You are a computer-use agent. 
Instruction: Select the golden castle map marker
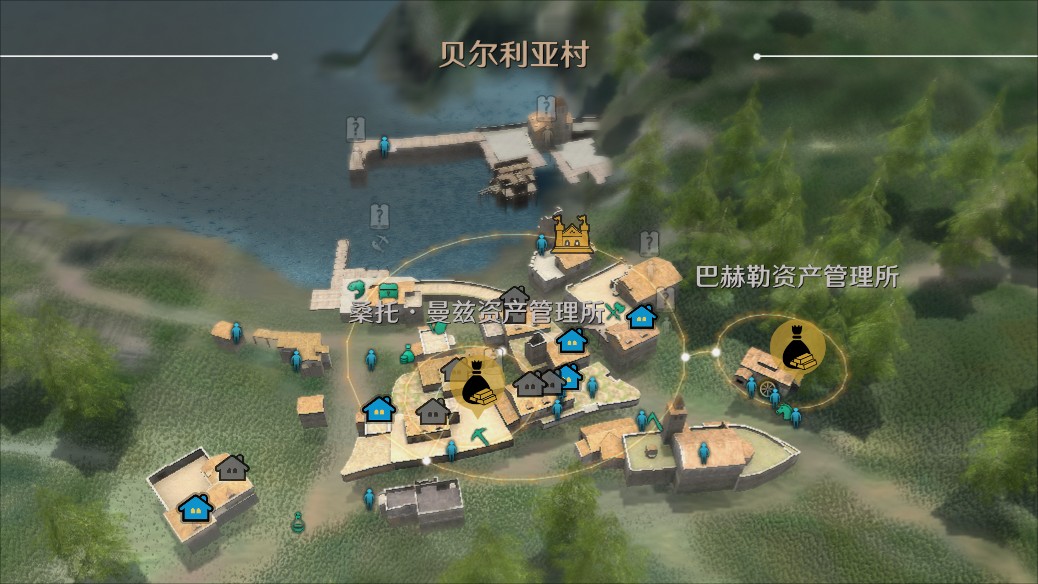pos(573,234)
